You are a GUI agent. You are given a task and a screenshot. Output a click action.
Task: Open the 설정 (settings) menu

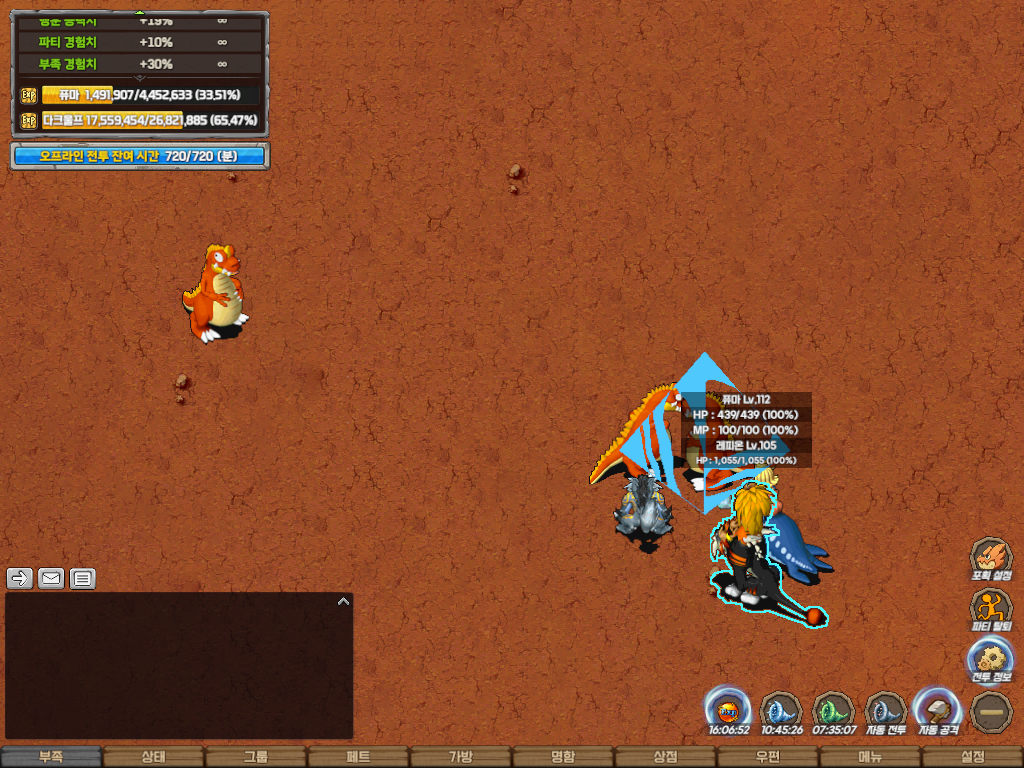click(972, 757)
